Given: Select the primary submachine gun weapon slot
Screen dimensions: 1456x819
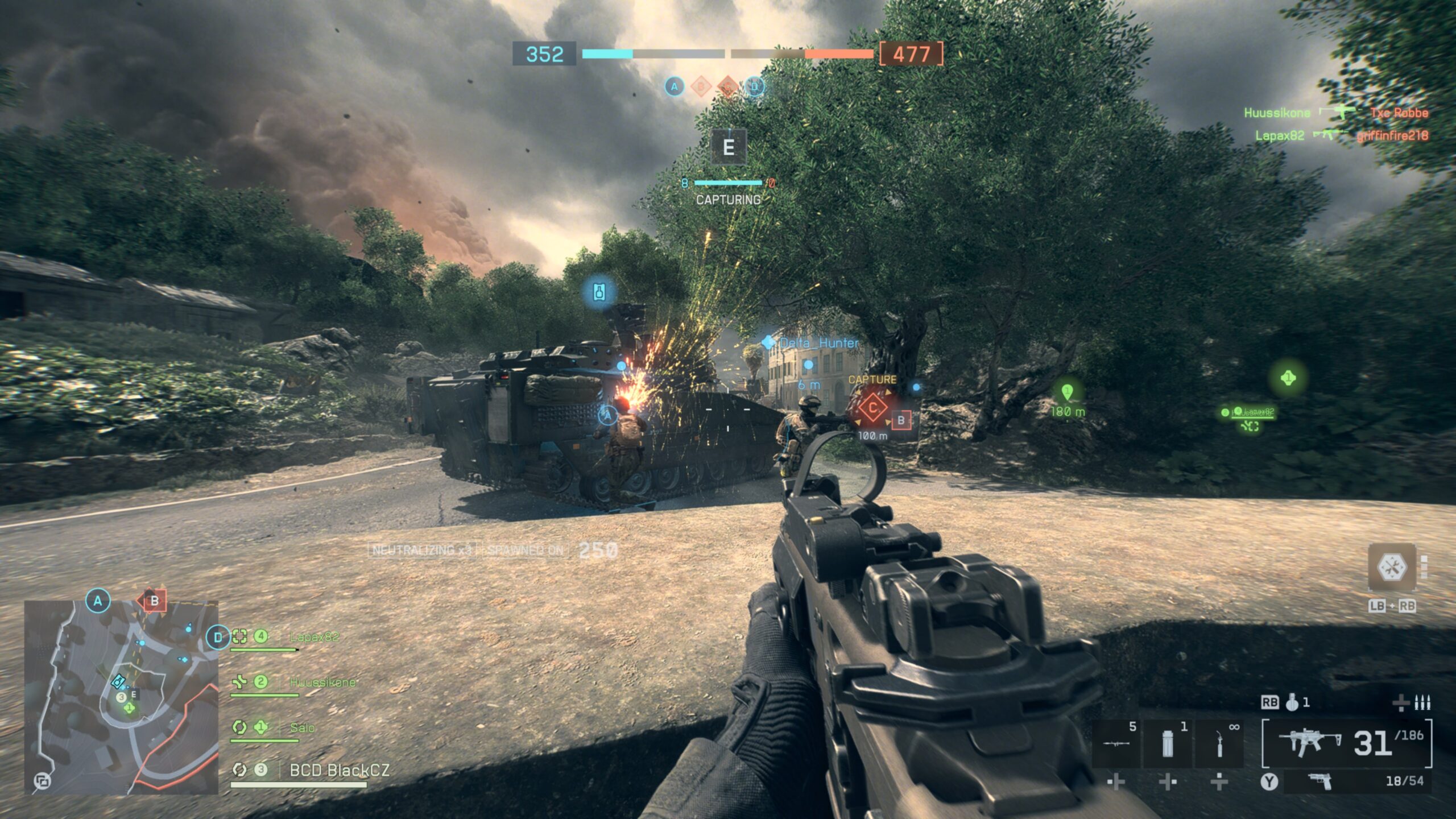Looking at the screenshot, I should point(1346,743).
